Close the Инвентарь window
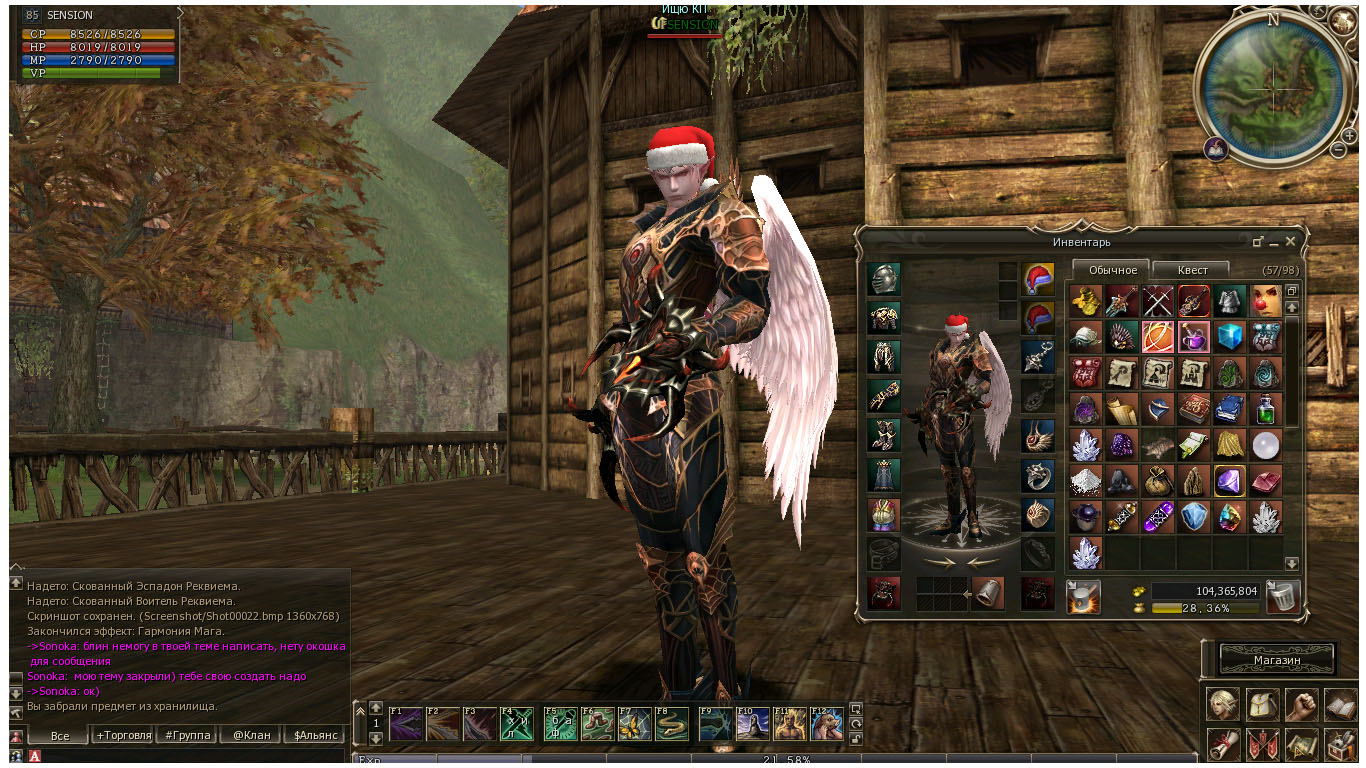The width and height of the screenshot is (1366, 768). (1290, 241)
